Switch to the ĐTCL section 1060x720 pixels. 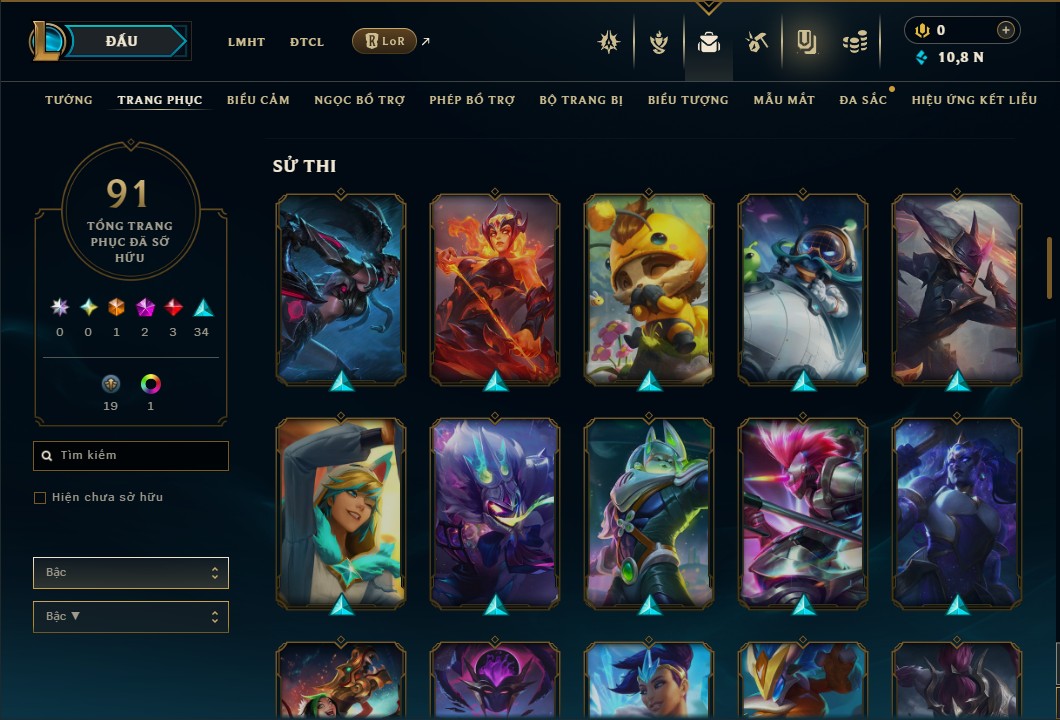click(x=307, y=42)
